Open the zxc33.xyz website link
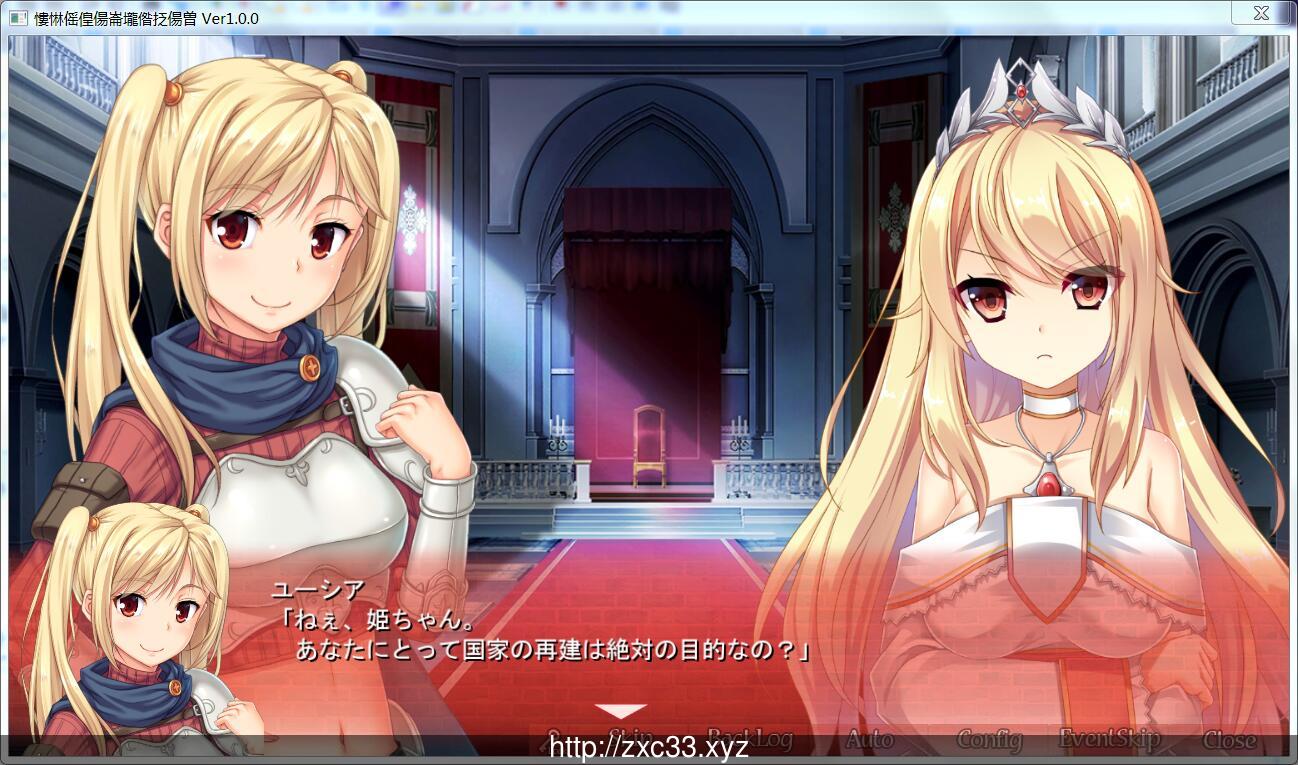 (x=647, y=747)
